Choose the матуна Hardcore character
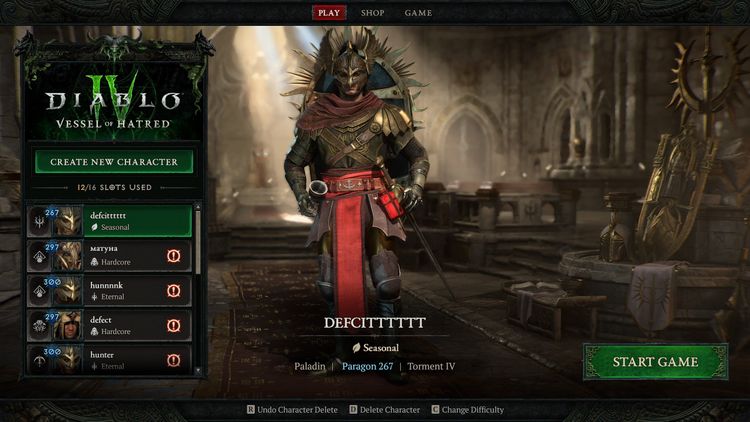This screenshot has height=422, width=750. [x=110, y=255]
